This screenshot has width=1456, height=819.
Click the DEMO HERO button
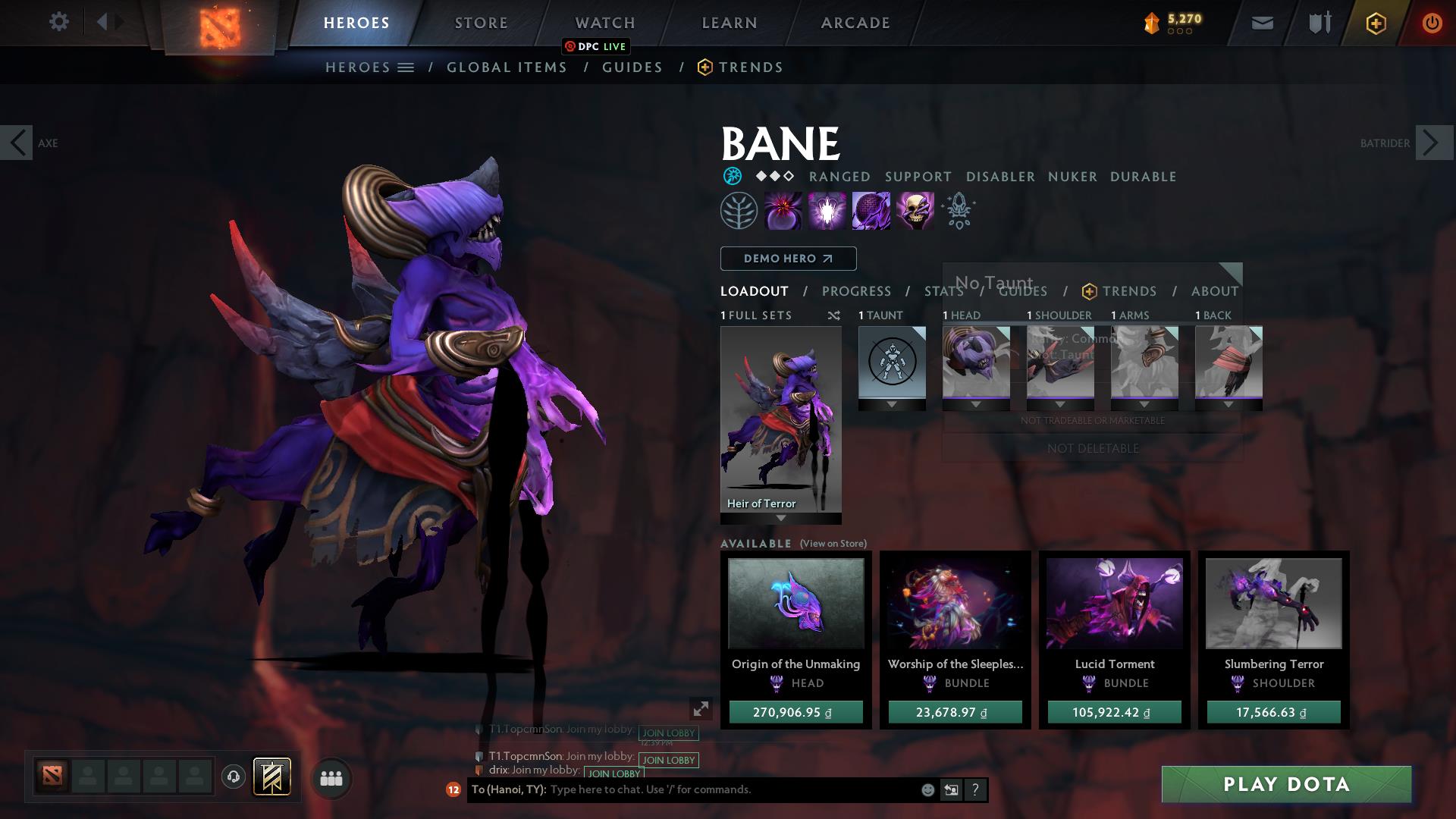(787, 258)
